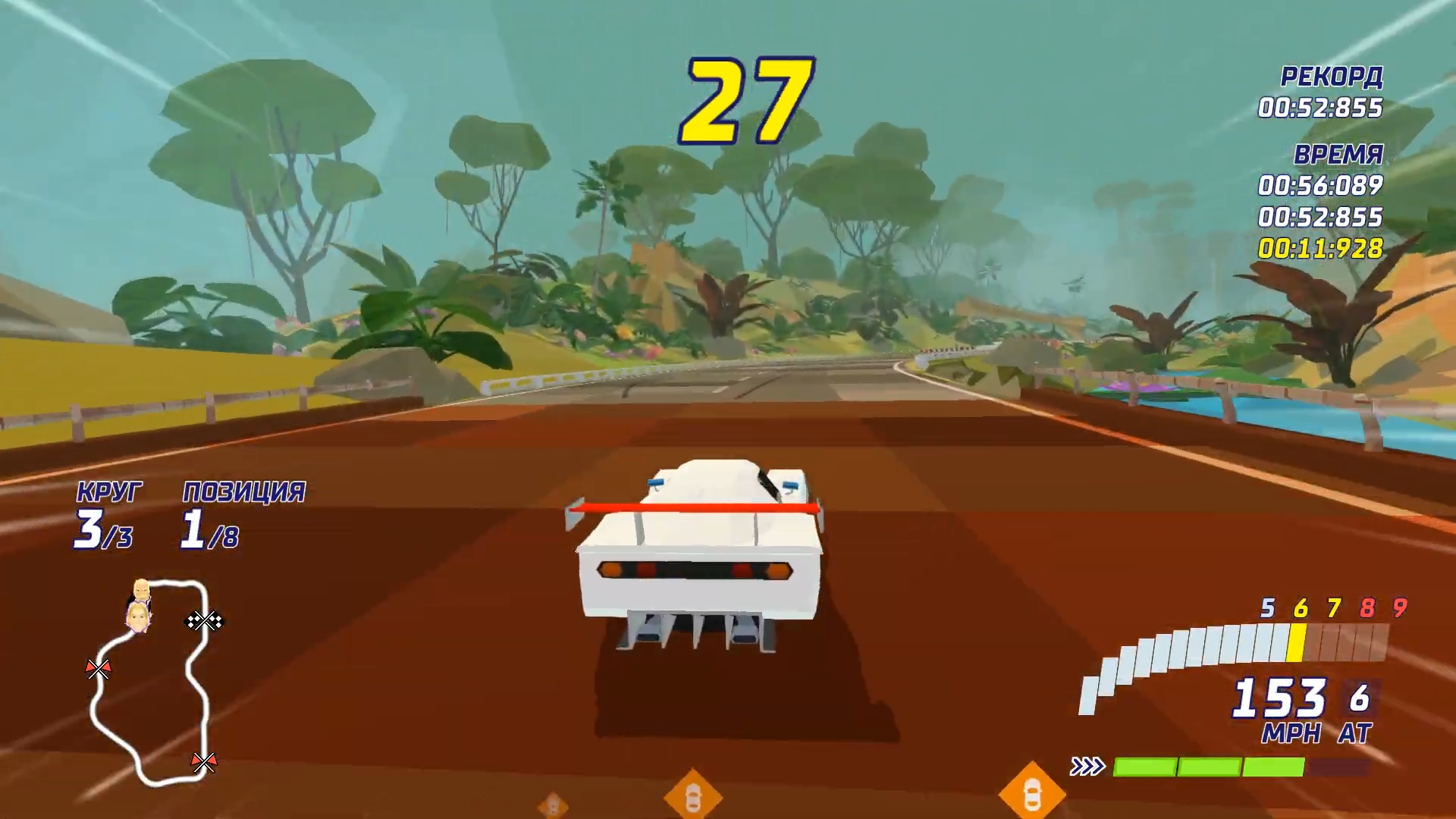Select the checkered finish flag on the minimap
1456x819 pixels.
click(205, 621)
